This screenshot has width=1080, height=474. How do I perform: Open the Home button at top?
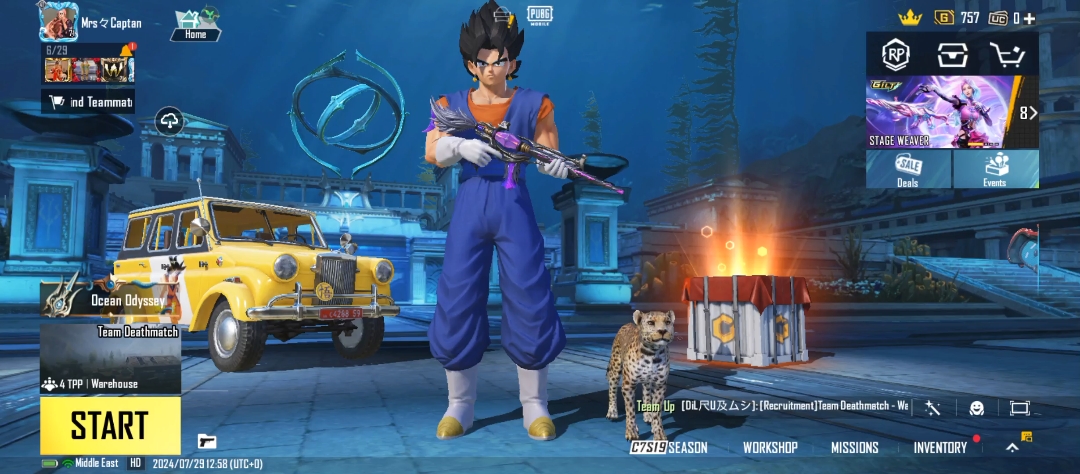point(195,26)
